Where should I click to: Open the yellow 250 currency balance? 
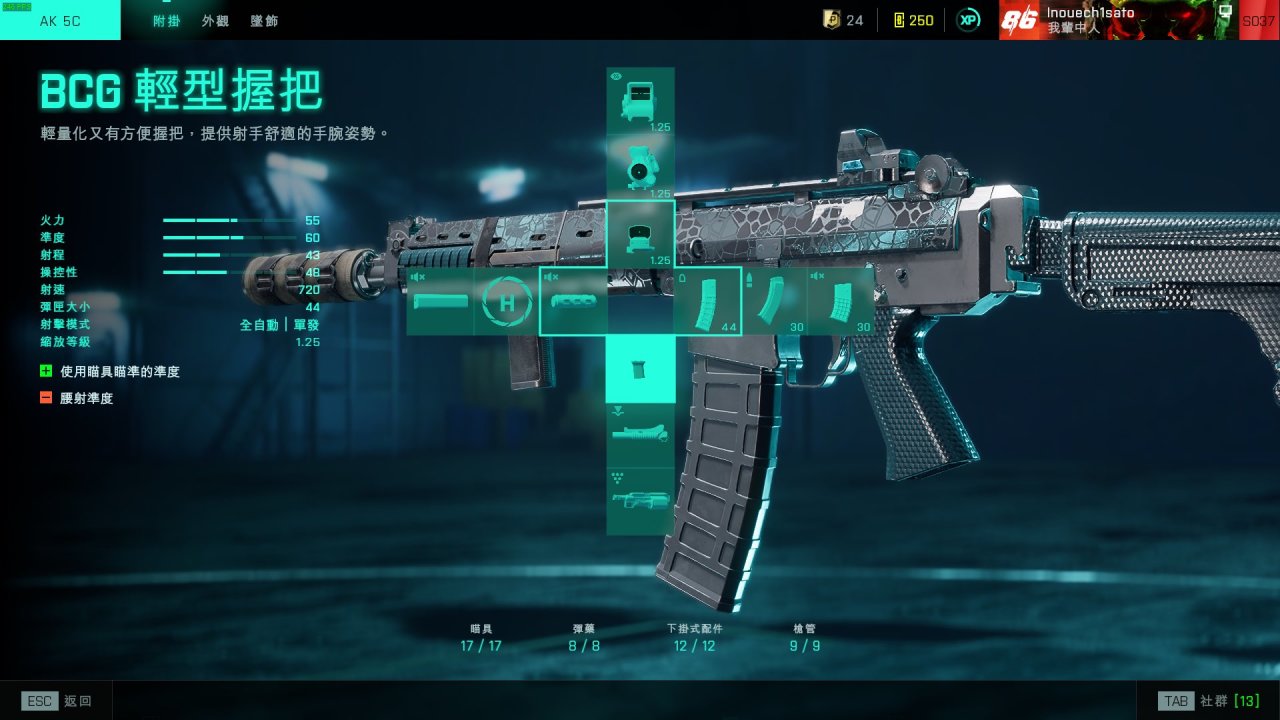coord(912,20)
